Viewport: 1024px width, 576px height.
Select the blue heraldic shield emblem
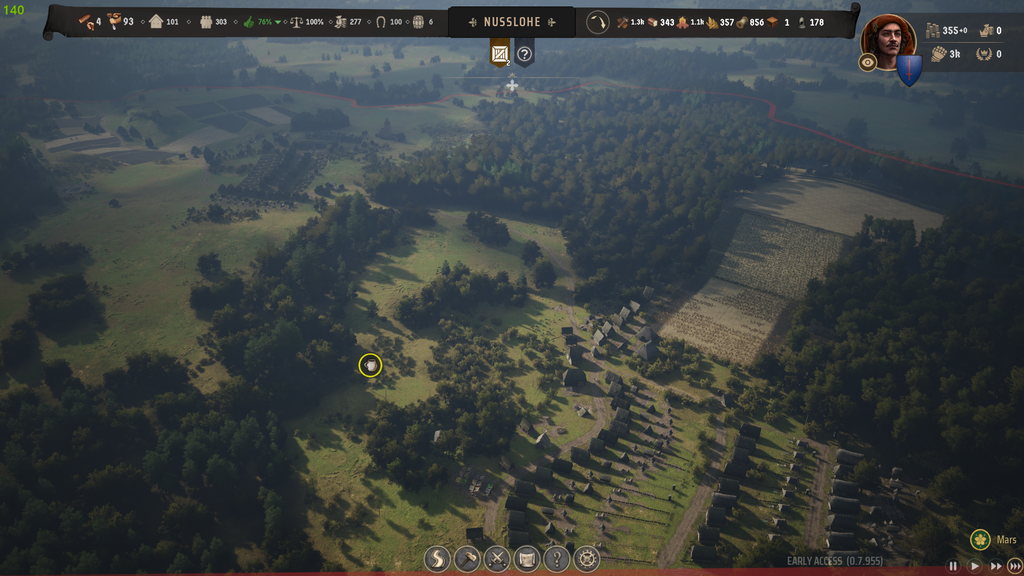click(x=909, y=71)
